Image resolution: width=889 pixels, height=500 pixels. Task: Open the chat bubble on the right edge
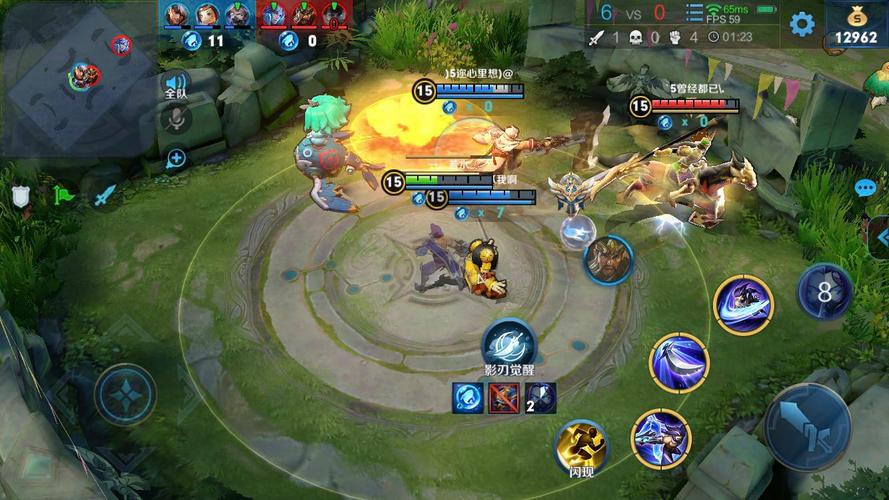(x=865, y=188)
